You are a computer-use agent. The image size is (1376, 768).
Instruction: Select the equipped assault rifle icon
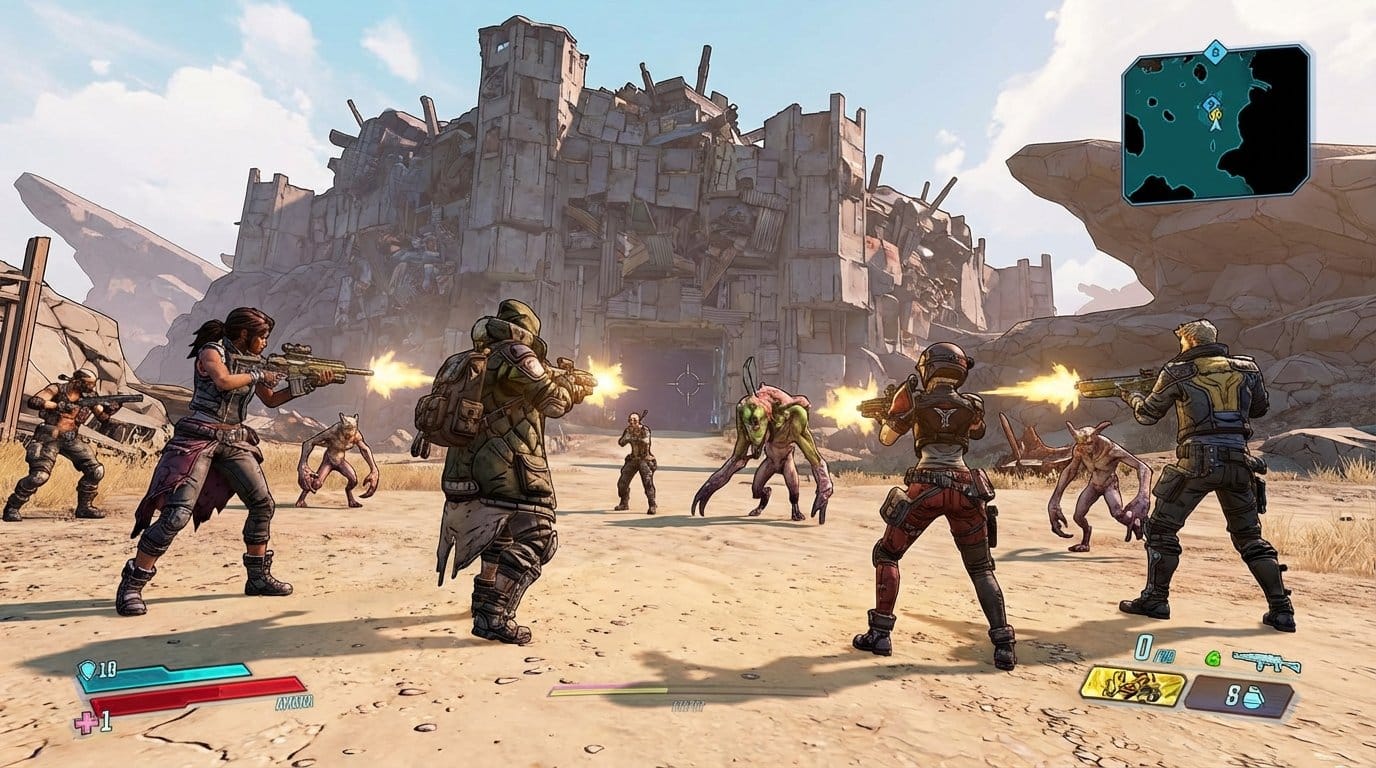coord(1261,661)
